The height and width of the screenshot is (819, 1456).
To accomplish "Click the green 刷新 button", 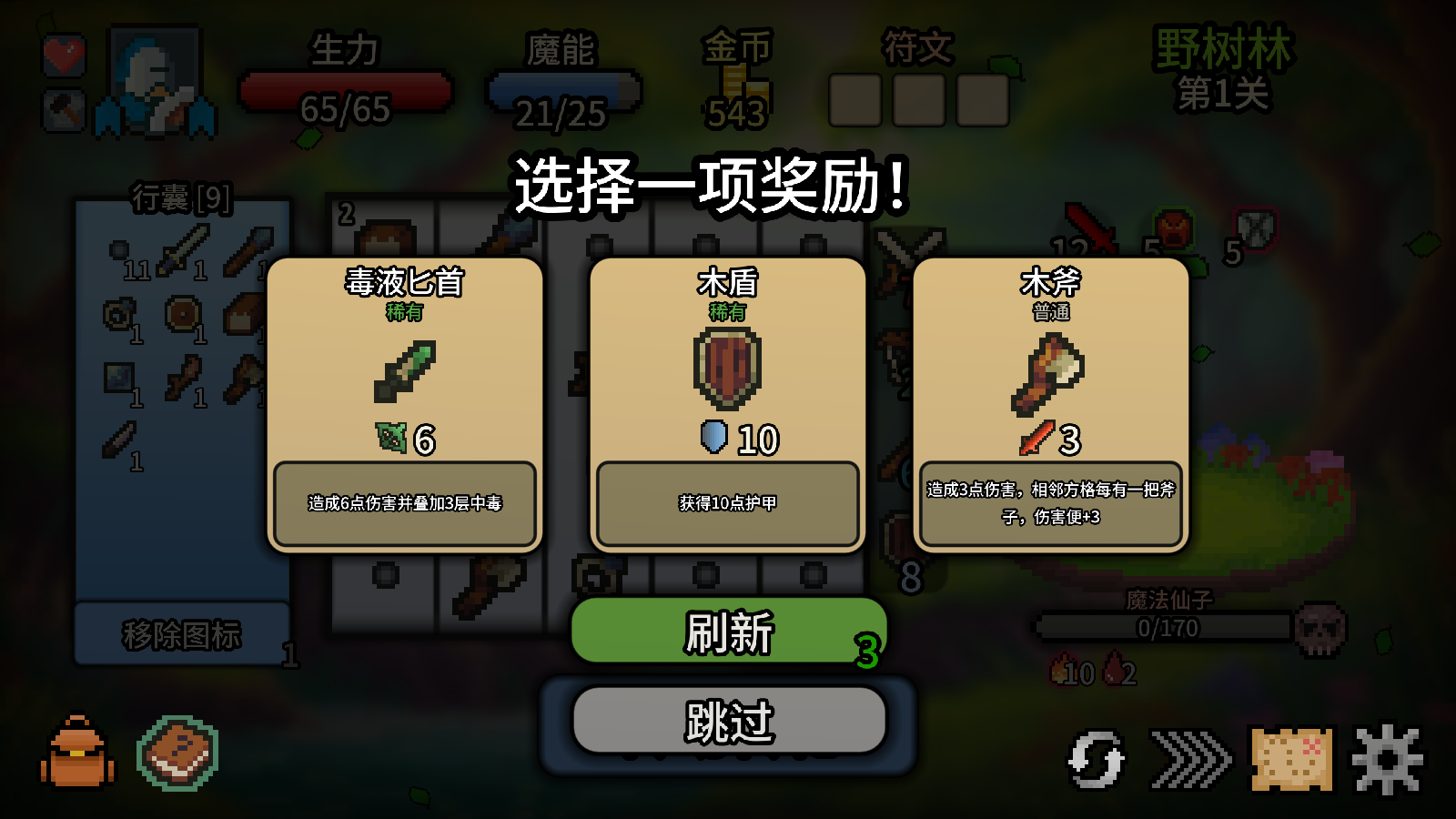I will [728, 632].
